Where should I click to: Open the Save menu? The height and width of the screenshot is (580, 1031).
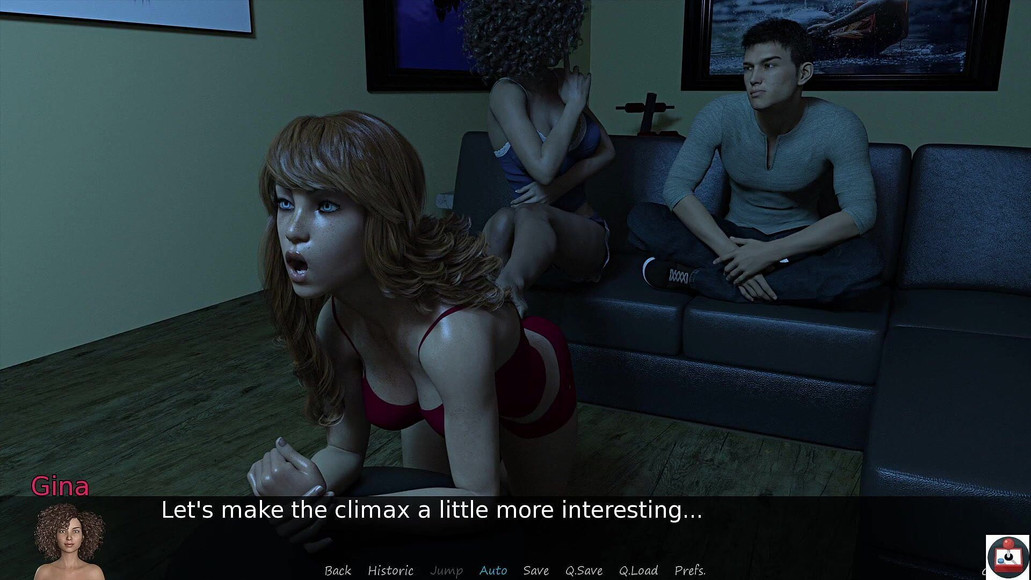(x=536, y=570)
